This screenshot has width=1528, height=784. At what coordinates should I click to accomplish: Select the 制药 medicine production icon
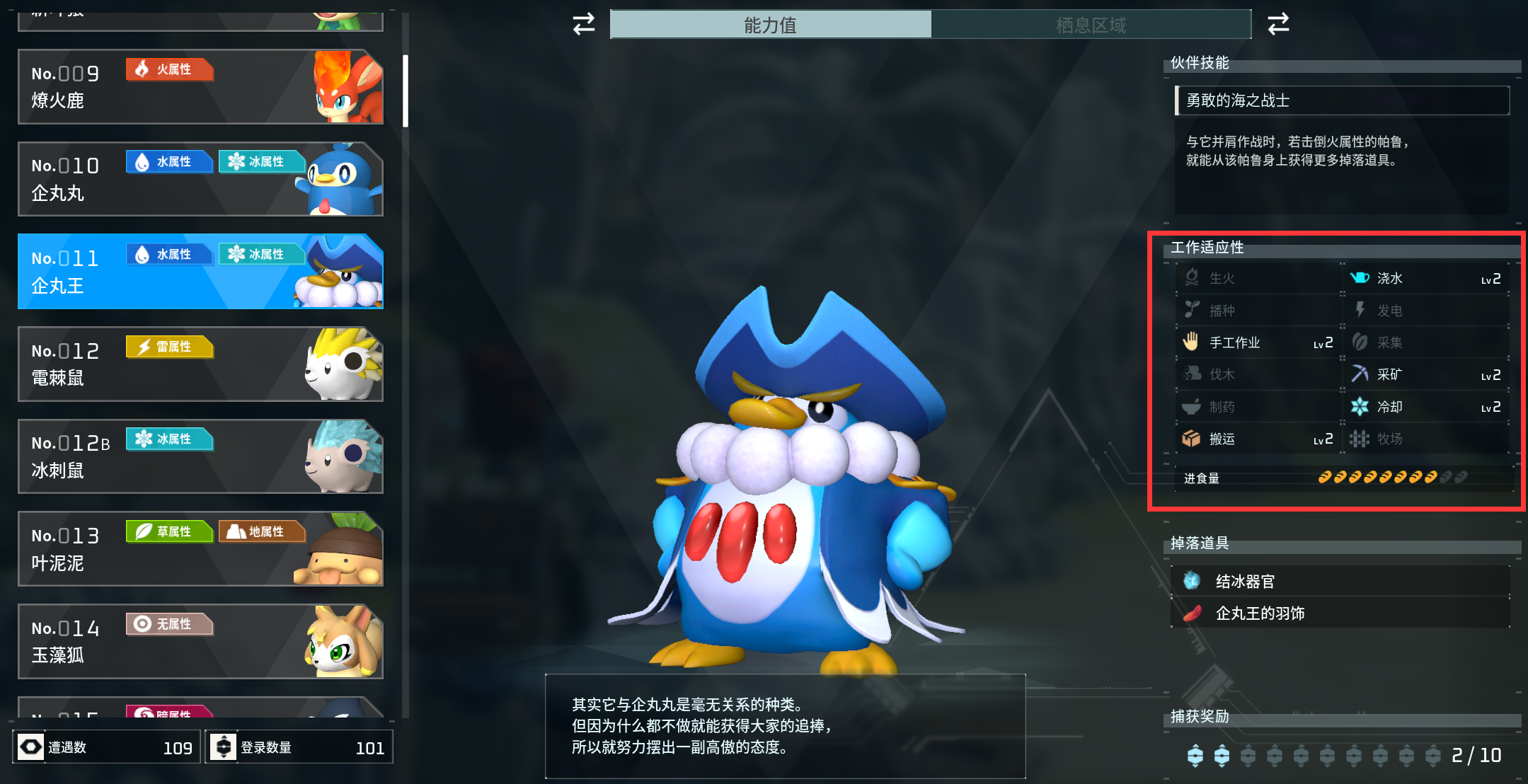(x=1191, y=406)
